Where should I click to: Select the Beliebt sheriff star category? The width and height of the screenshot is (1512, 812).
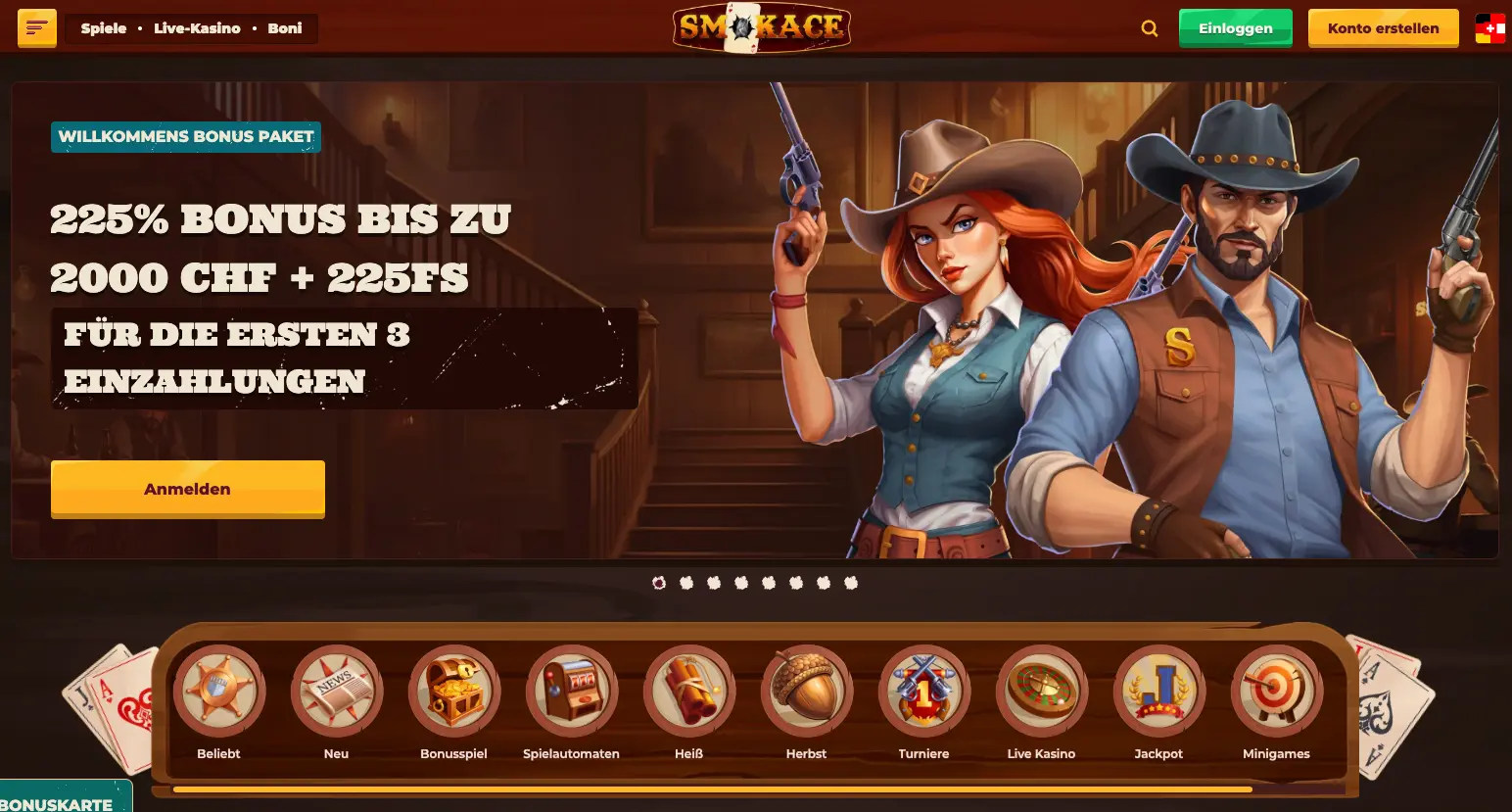pyautogui.click(x=218, y=692)
